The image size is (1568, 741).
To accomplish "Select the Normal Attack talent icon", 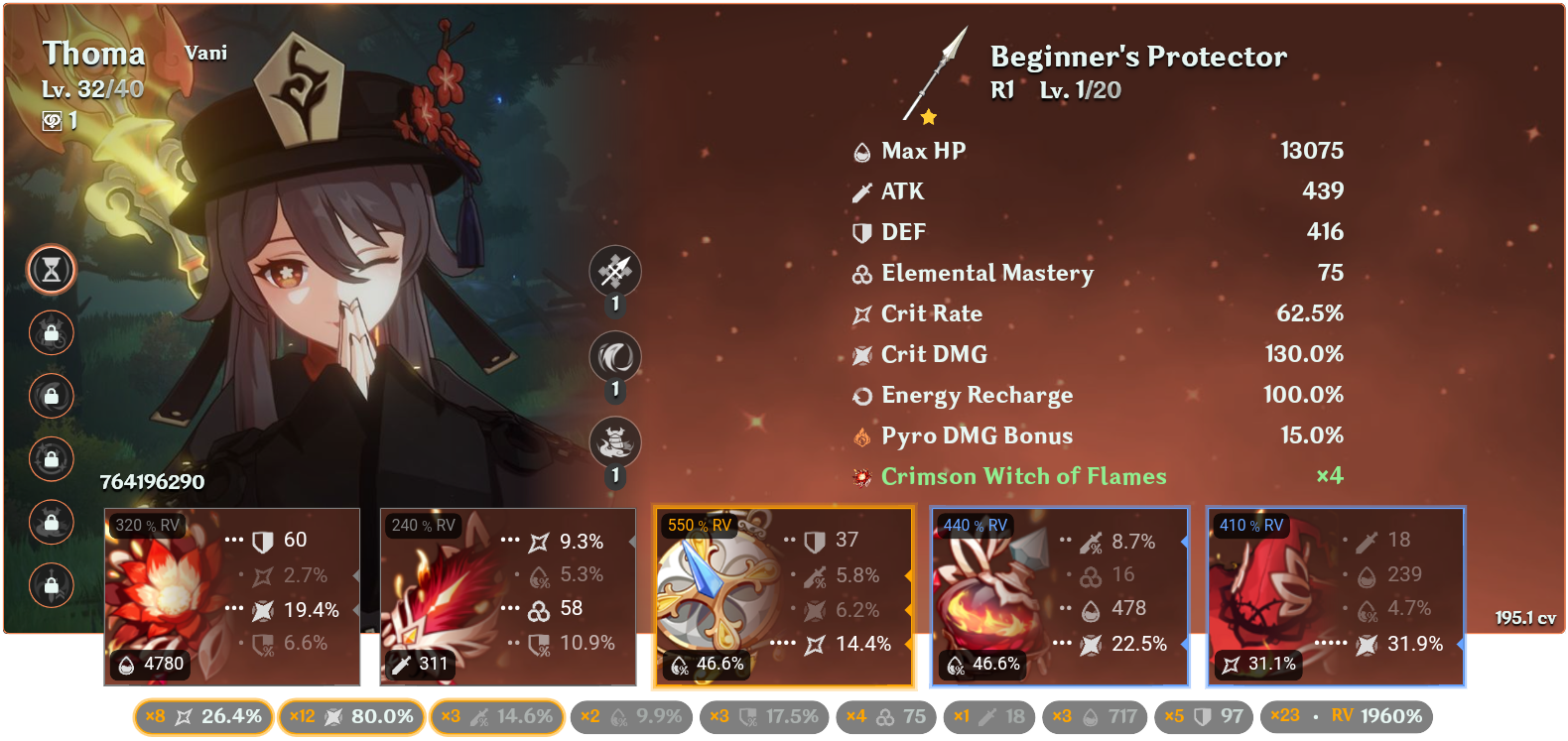I will tap(616, 271).
